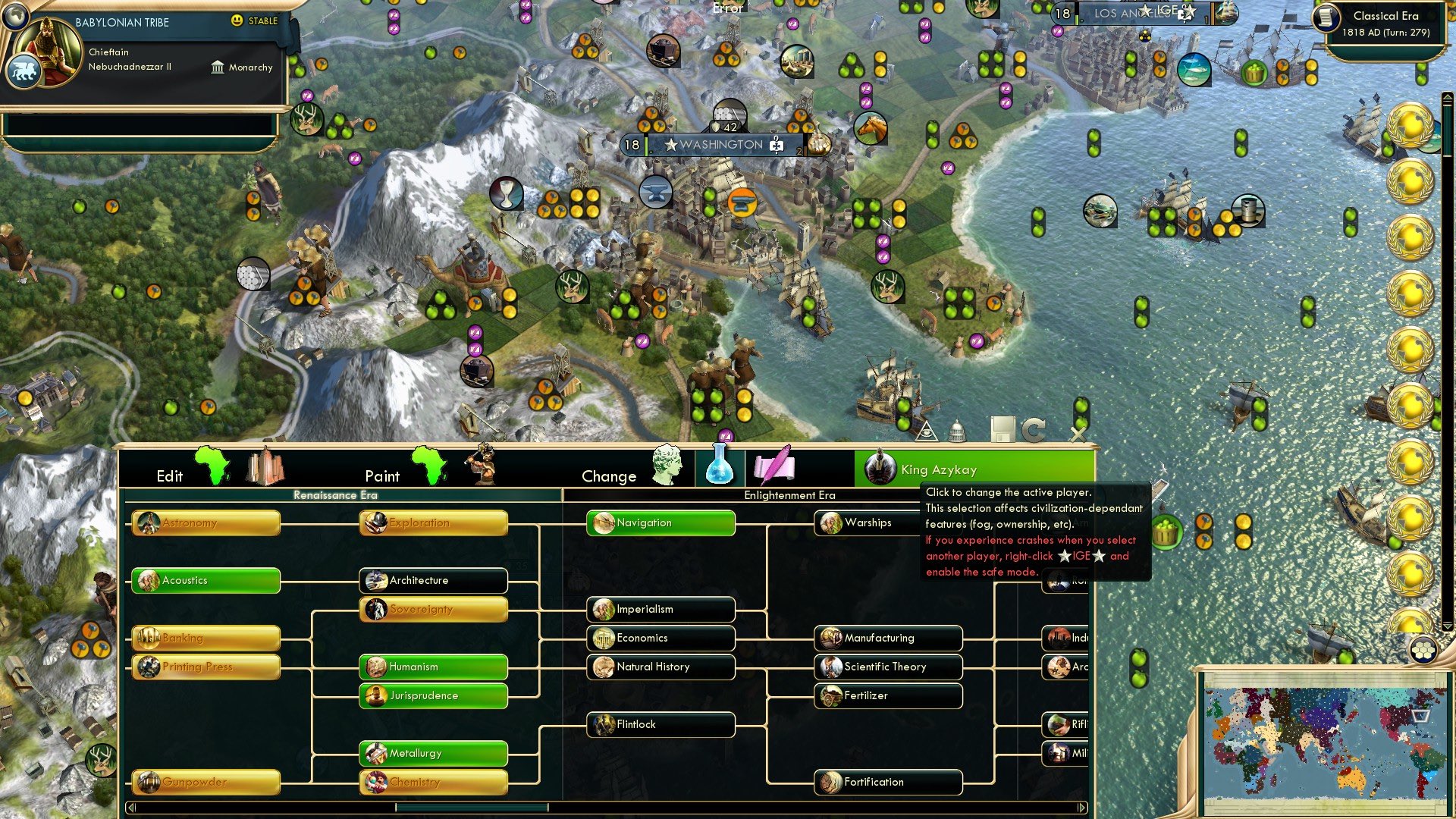
Task: Select the Scientific Theory technology node
Action: click(887, 667)
